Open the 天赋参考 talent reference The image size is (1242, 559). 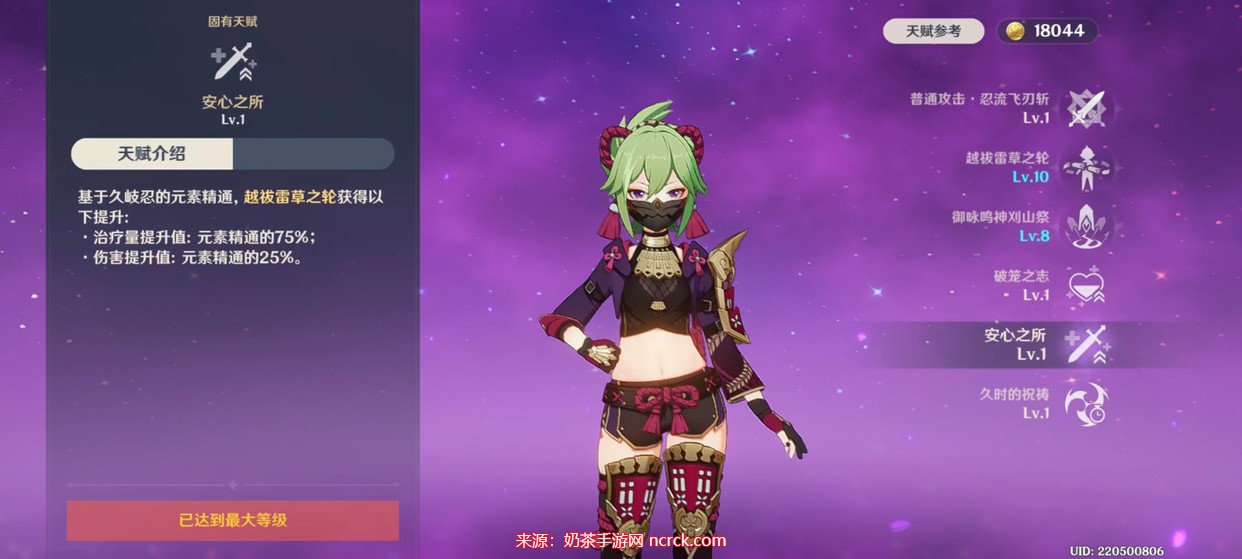coord(933,31)
